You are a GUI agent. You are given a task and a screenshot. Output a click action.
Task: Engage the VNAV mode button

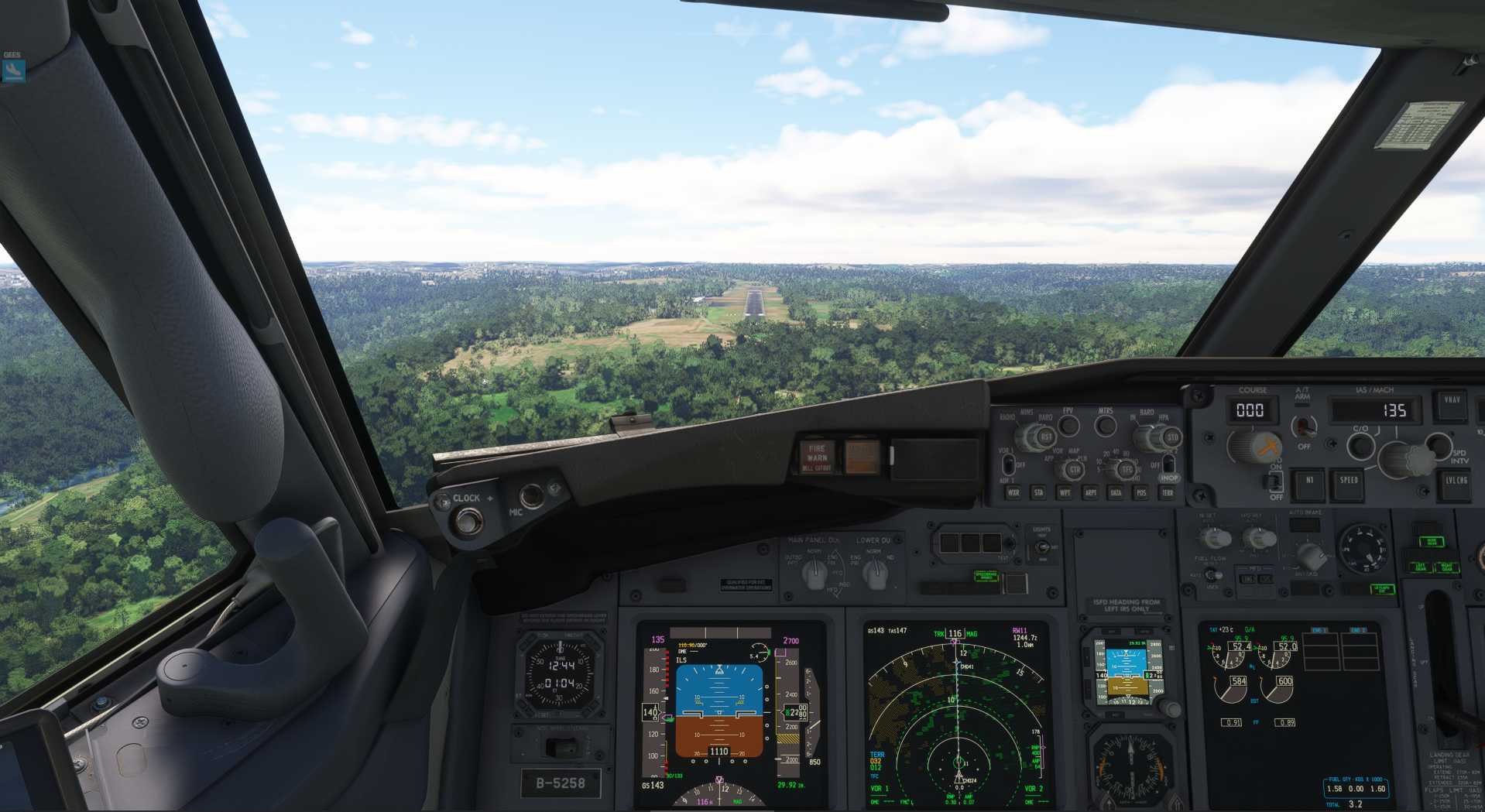point(1451,402)
